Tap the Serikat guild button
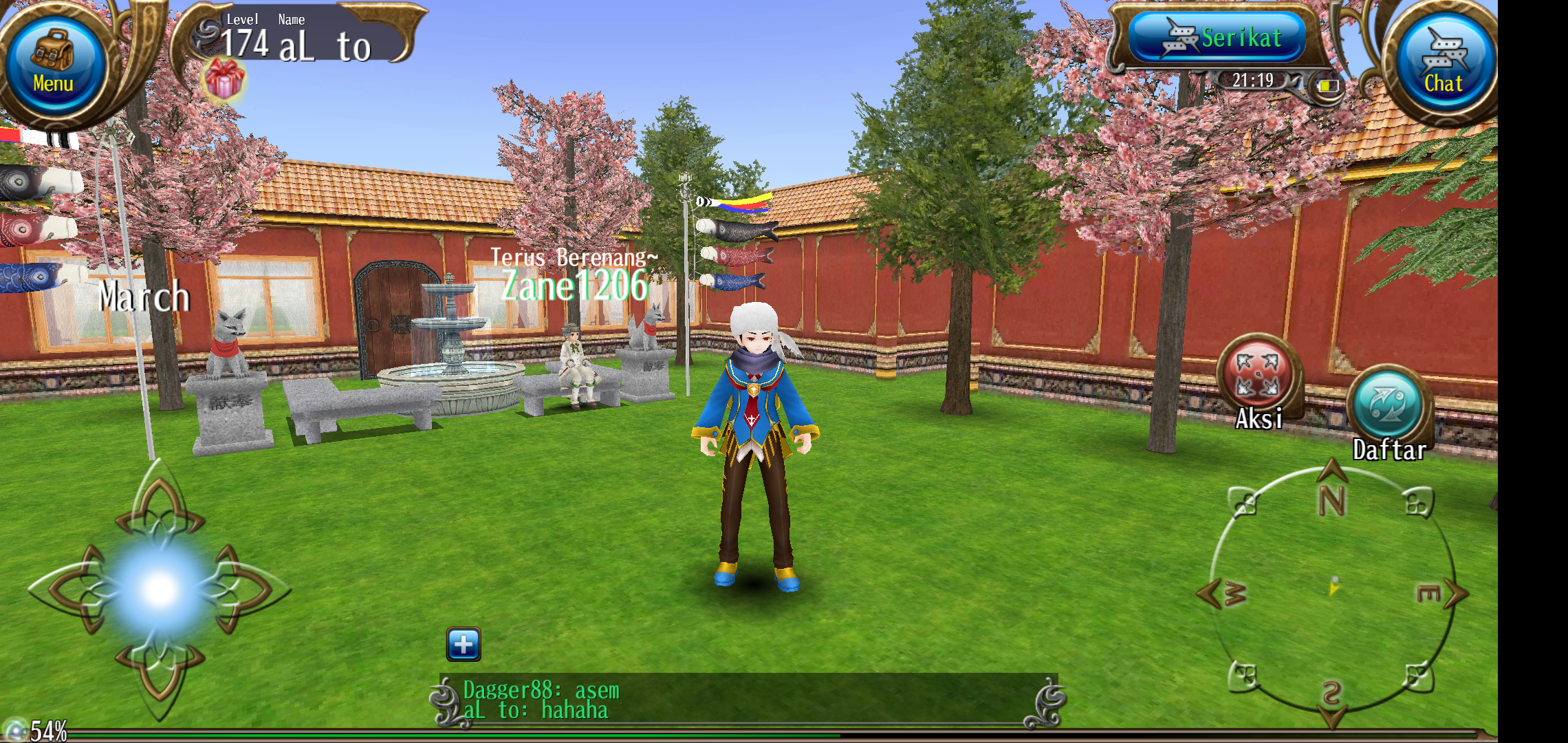The height and width of the screenshot is (743, 1568). click(x=1218, y=39)
